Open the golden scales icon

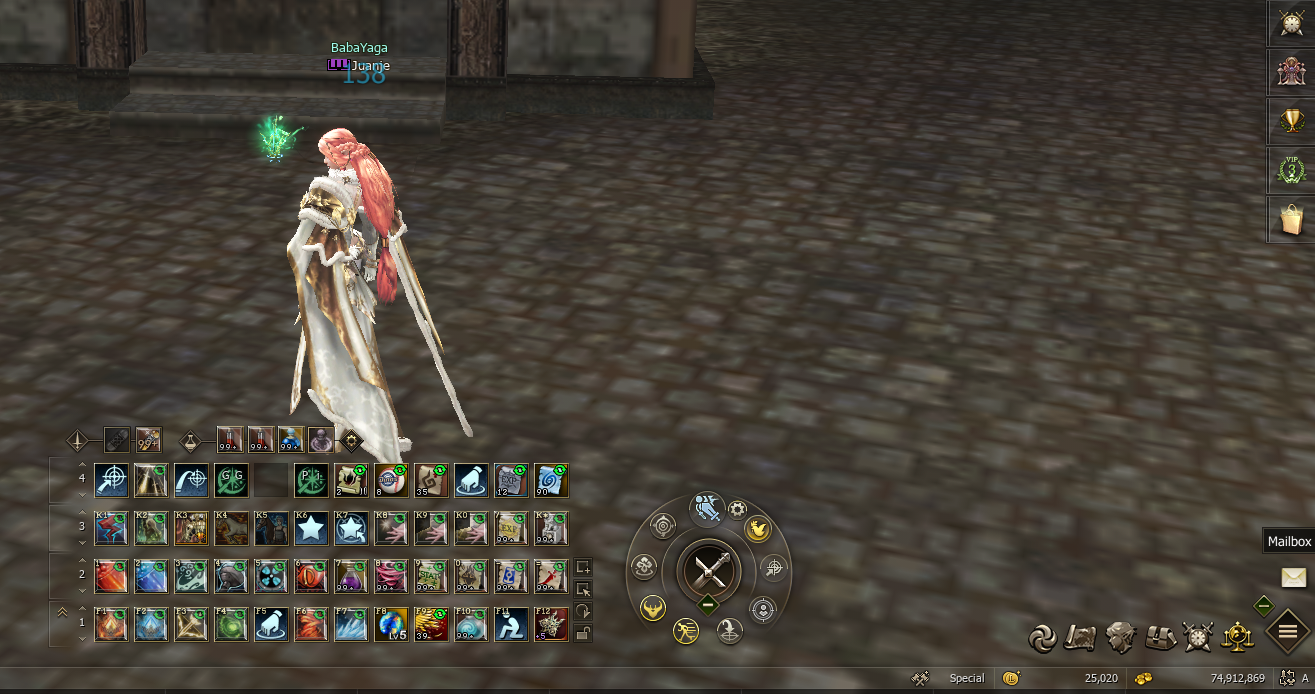click(x=1238, y=636)
